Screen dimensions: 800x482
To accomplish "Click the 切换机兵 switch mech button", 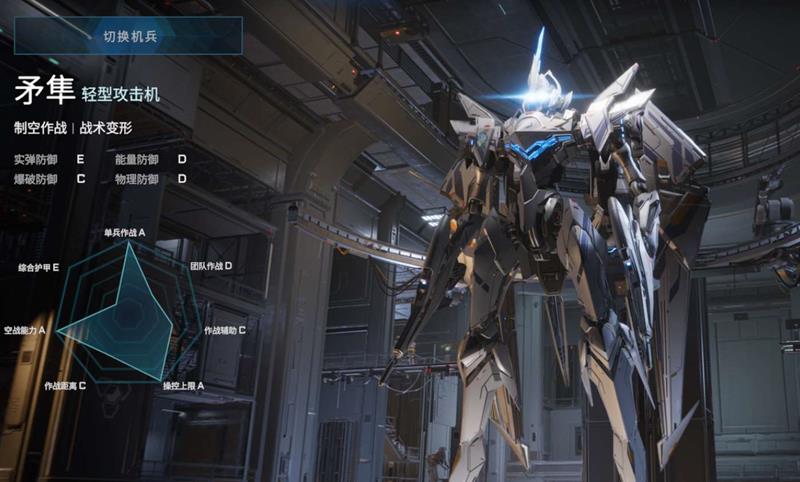I will pos(128,36).
